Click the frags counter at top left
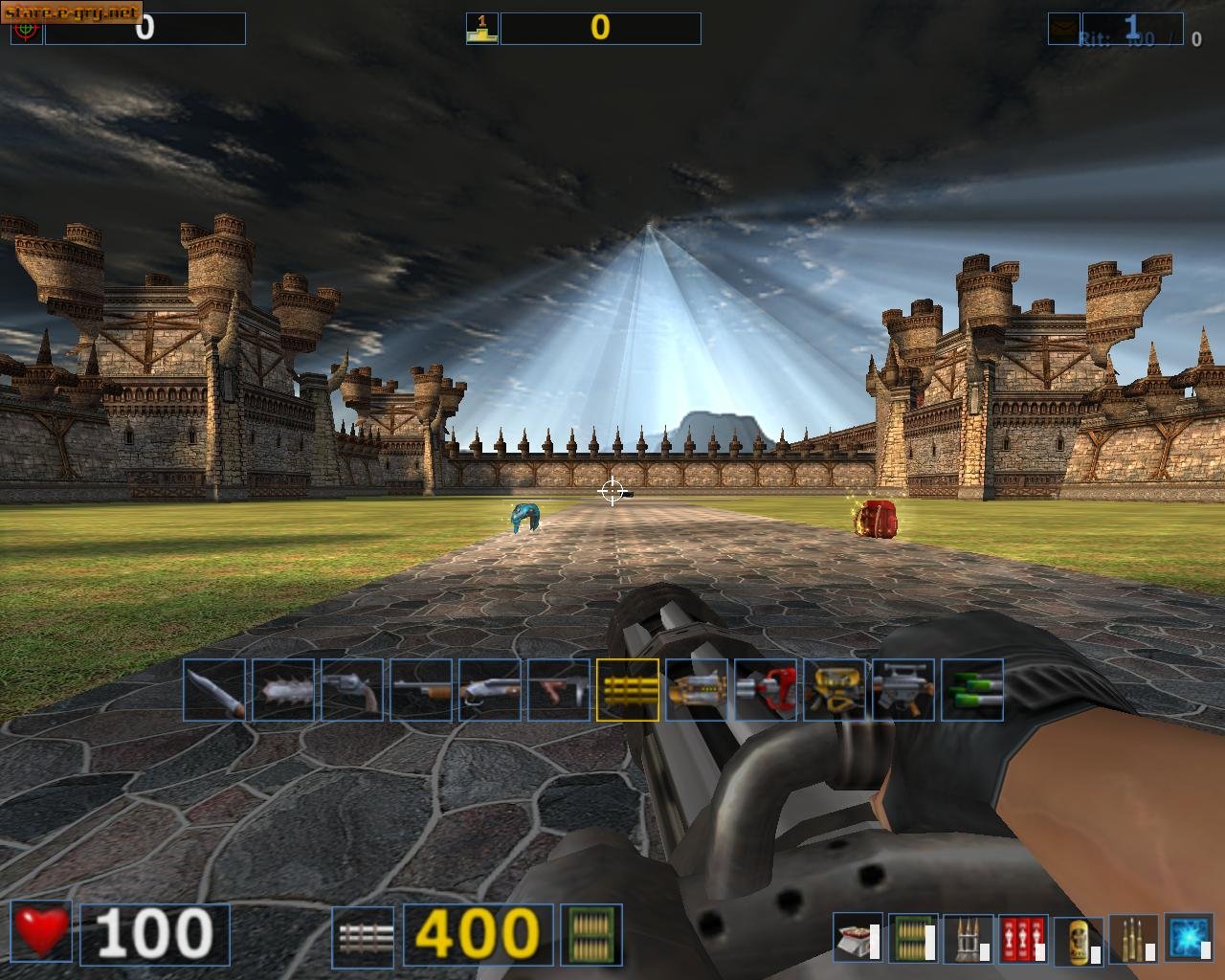 144,28
